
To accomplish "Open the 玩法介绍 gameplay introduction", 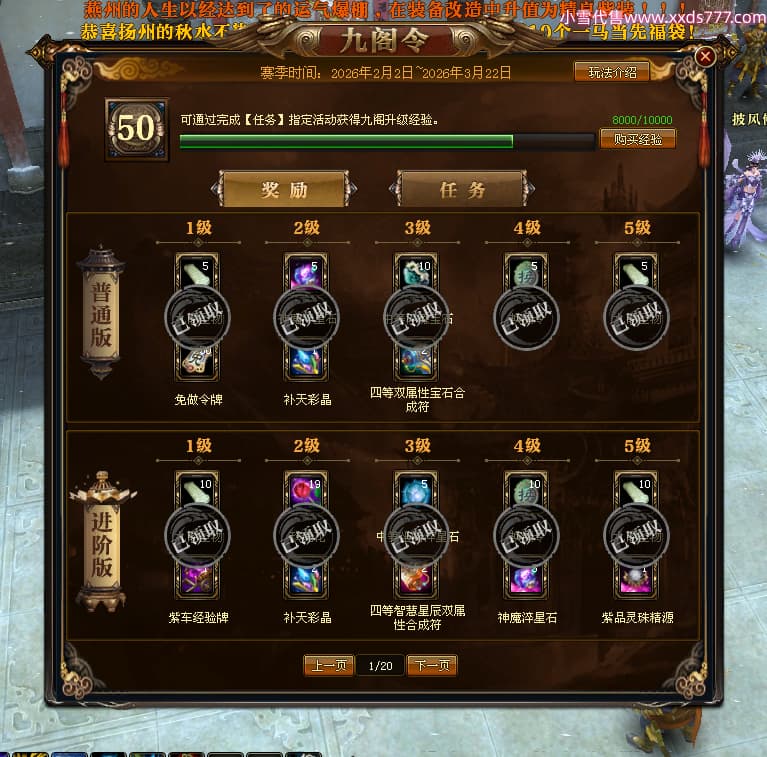I will [x=611, y=72].
